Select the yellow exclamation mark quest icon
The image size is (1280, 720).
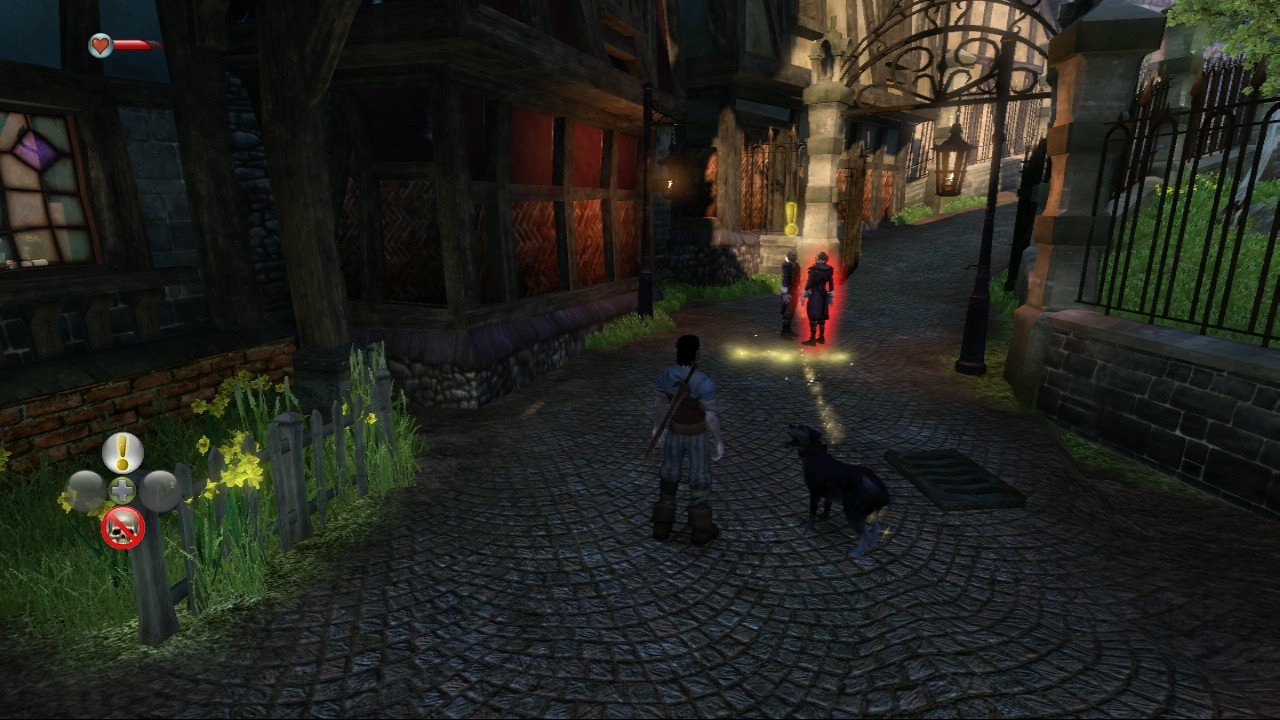122,453
